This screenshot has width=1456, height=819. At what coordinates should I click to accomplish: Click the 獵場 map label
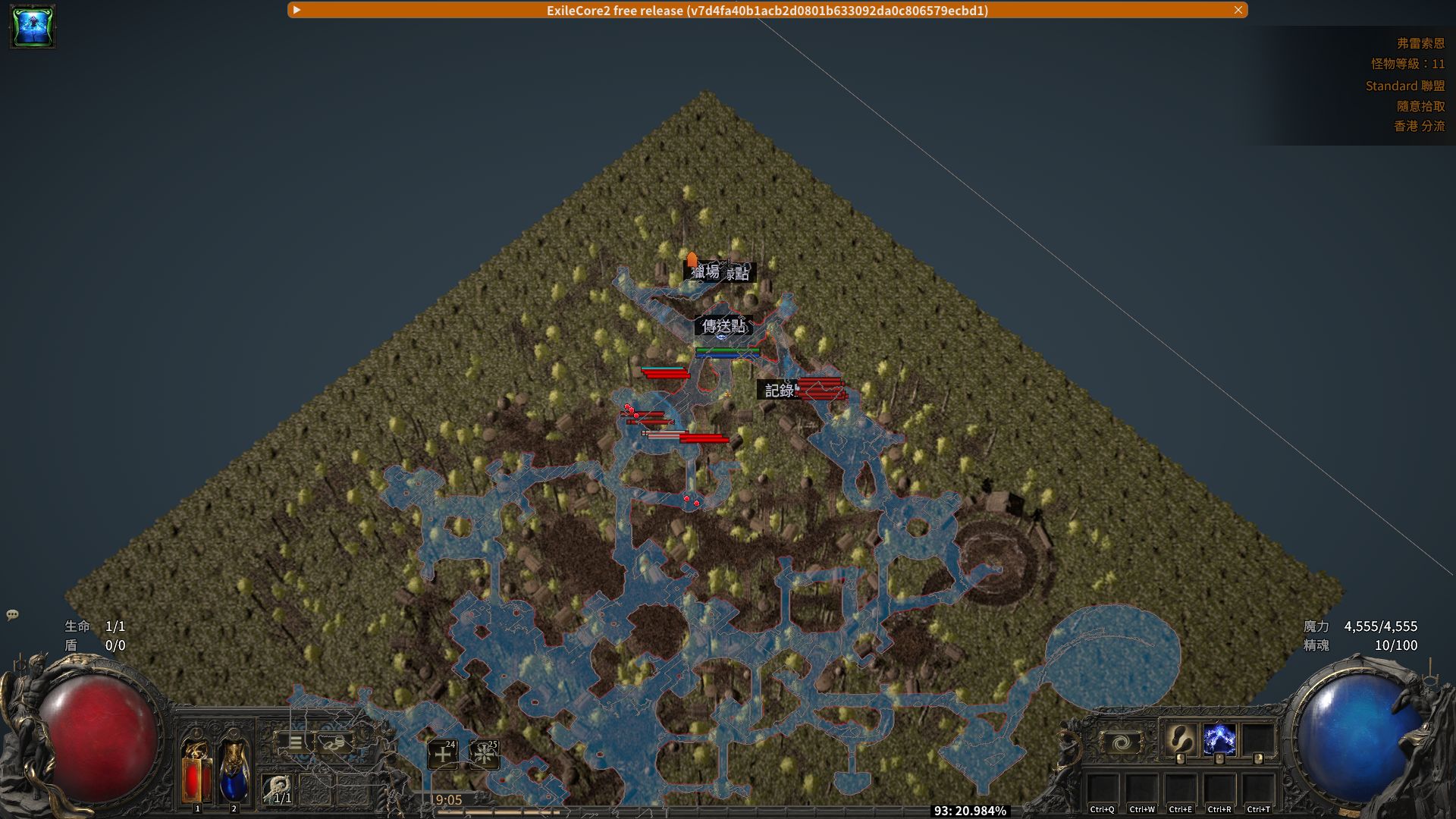coord(704,271)
